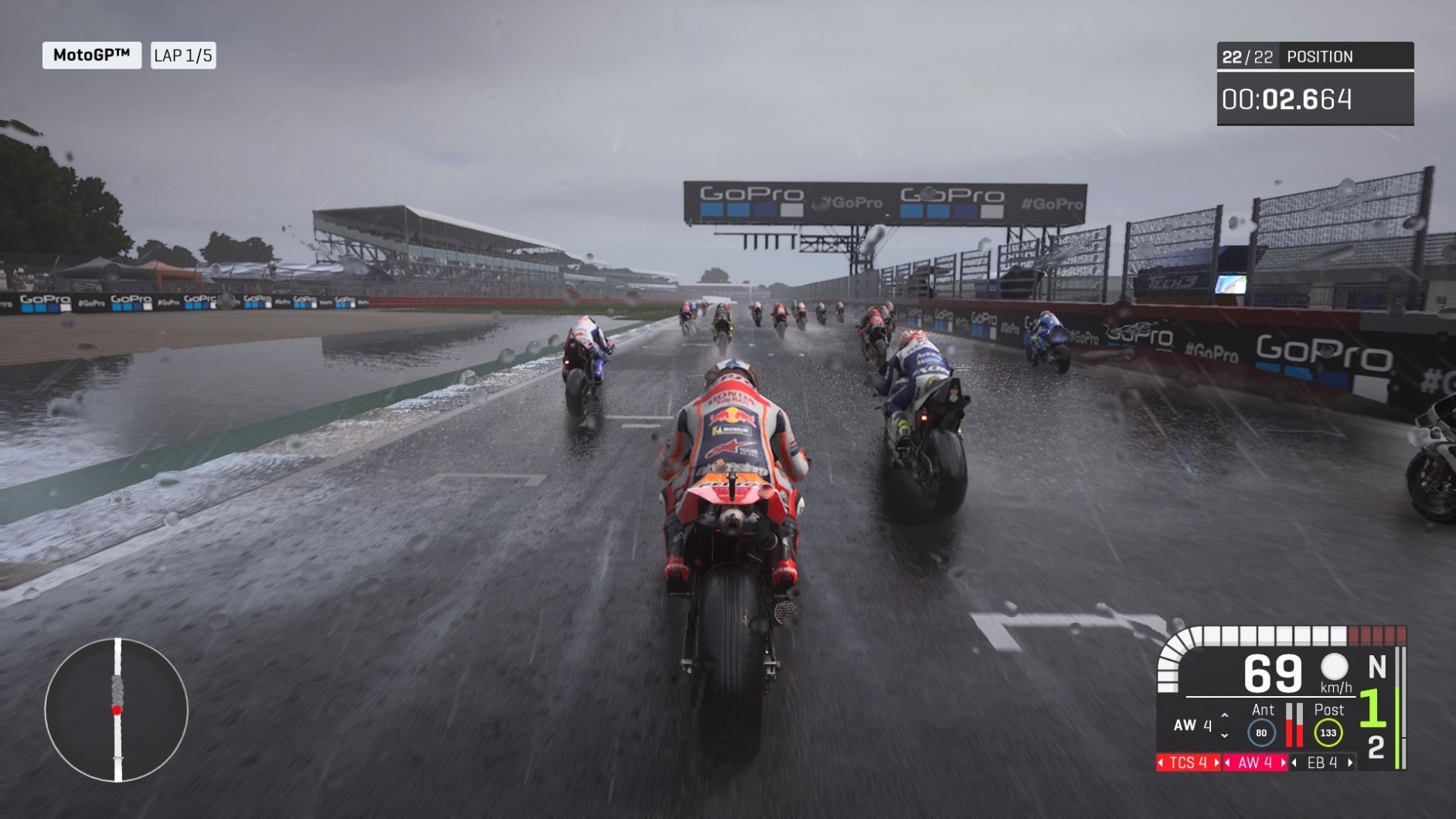1456x819 pixels.
Task: Select the MotoGP badge in top left
Action: pos(93,55)
